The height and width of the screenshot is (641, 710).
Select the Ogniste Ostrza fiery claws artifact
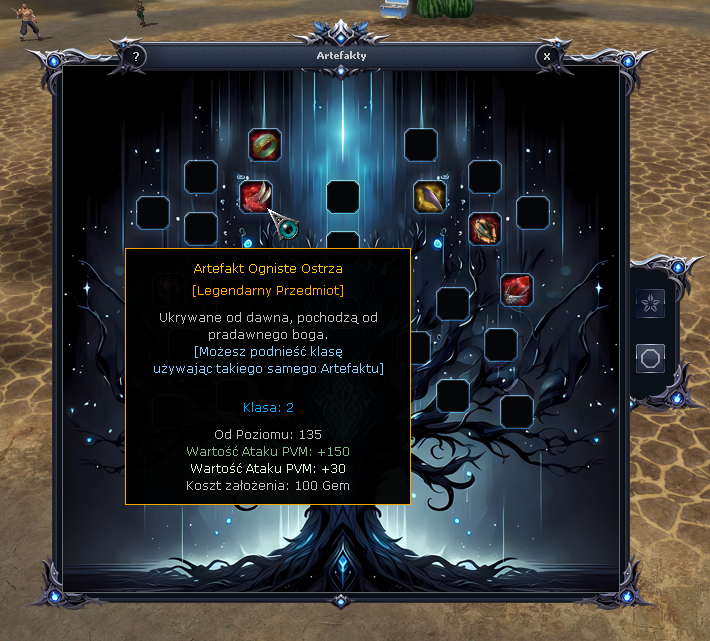click(x=256, y=196)
